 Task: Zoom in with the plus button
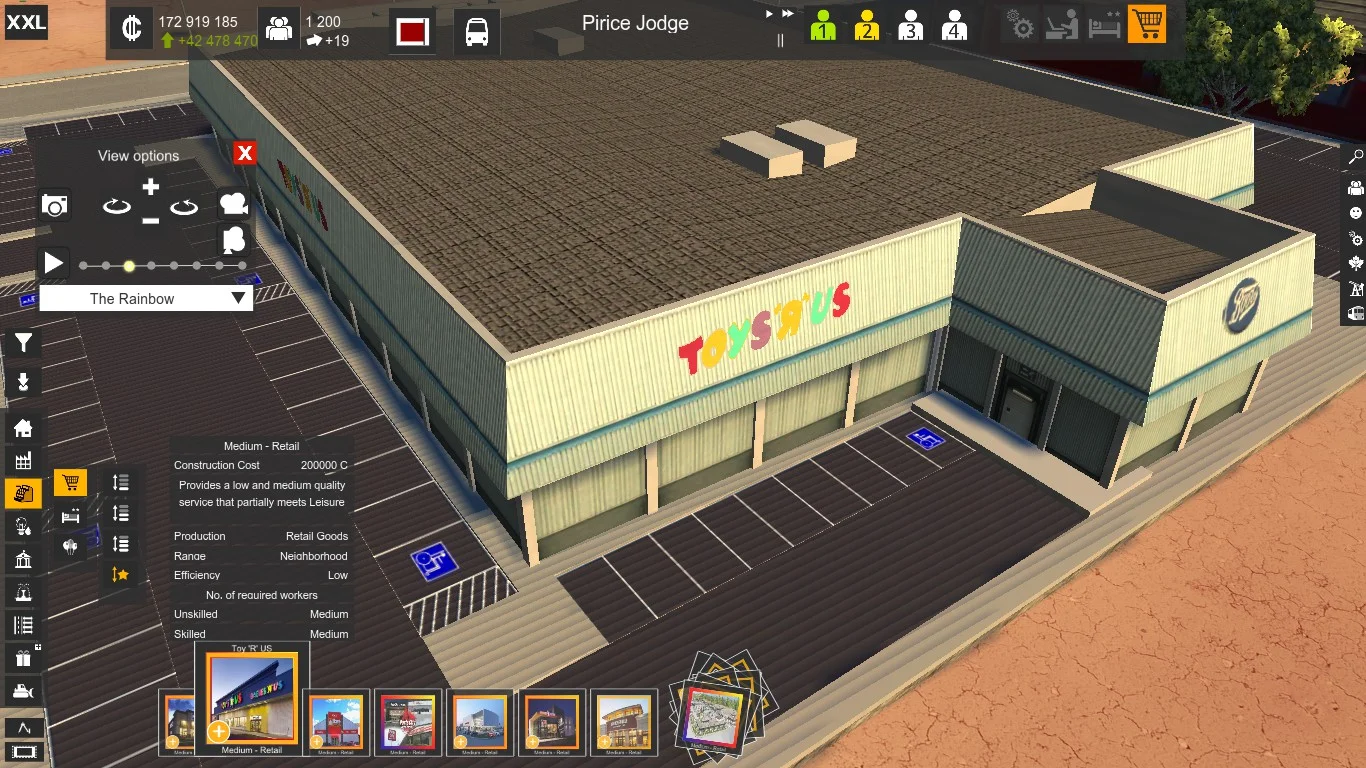coord(150,187)
